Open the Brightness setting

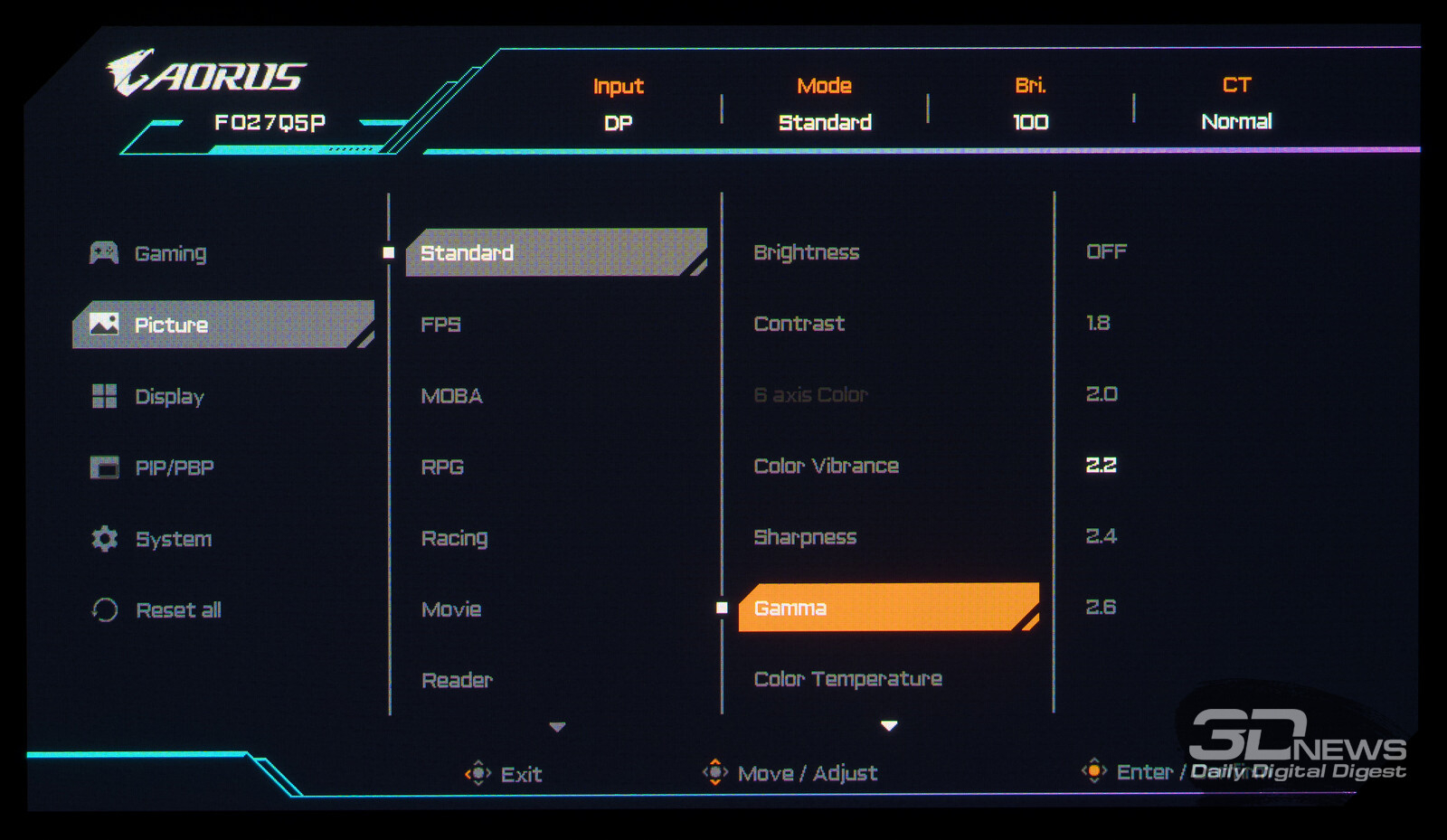coord(806,252)
